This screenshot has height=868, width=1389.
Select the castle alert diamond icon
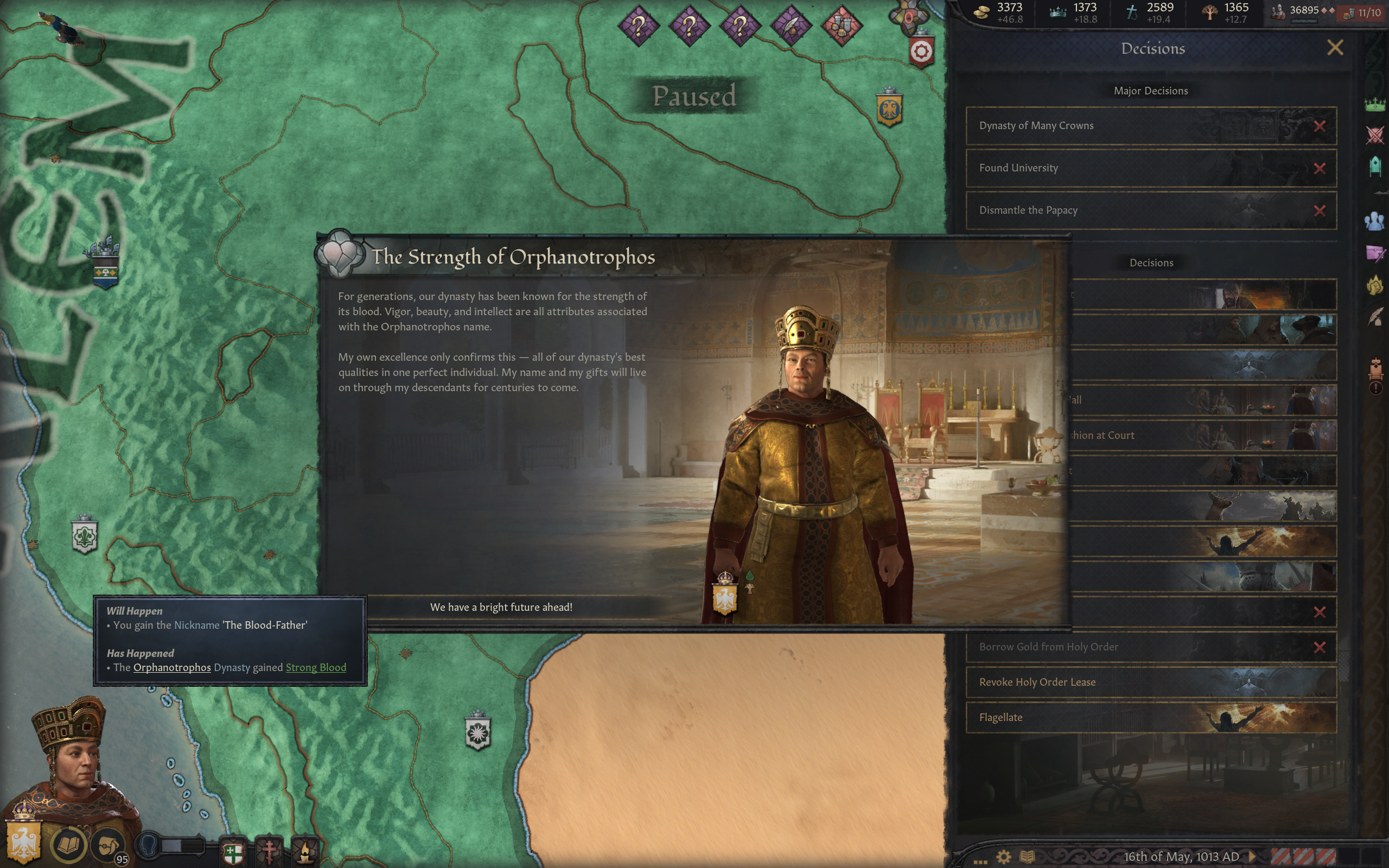[842, 25]
